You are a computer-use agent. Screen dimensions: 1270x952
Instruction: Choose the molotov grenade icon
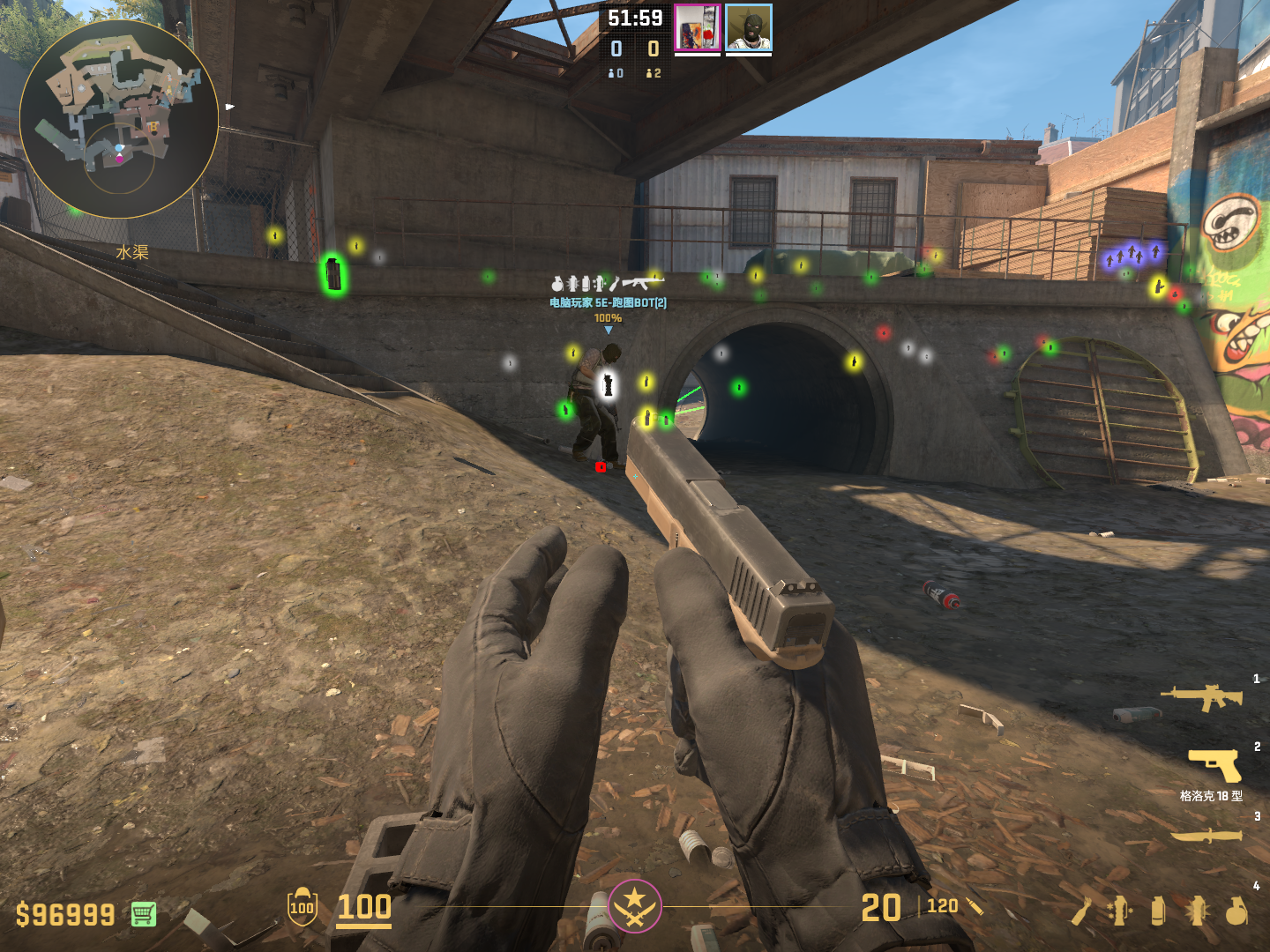point(1082,911)
